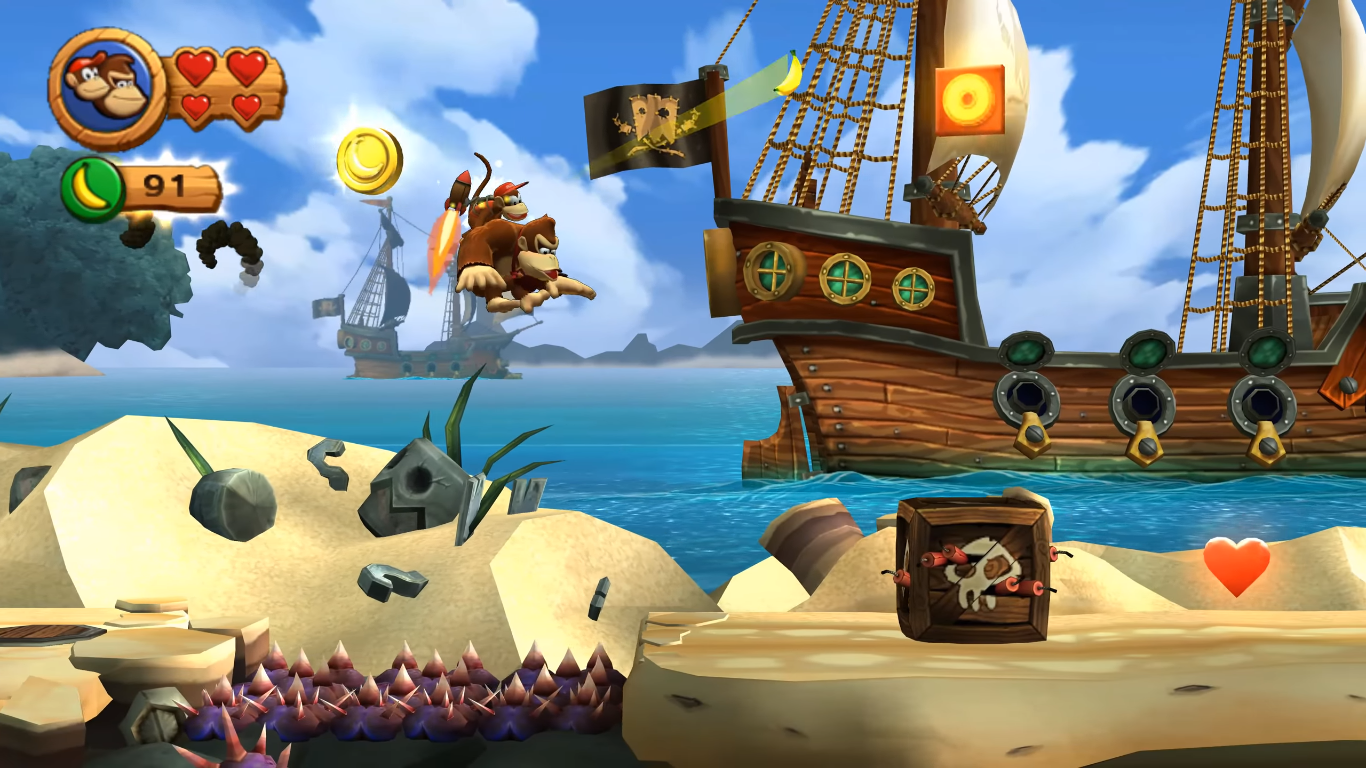
Task: Expand the banana counter showing 91
Action: pos(165,183)
